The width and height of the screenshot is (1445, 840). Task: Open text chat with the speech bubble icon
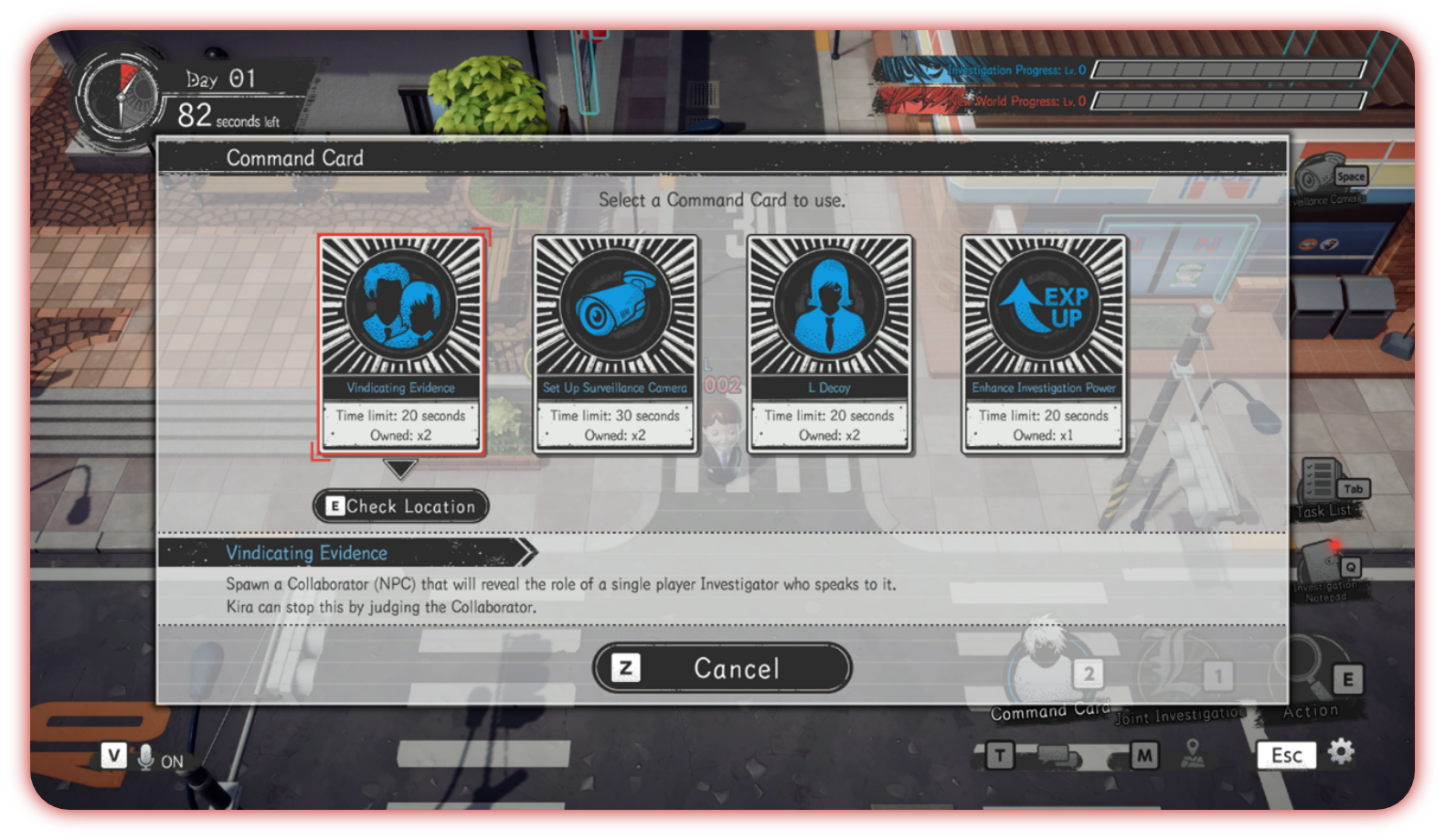[1060, 756]
